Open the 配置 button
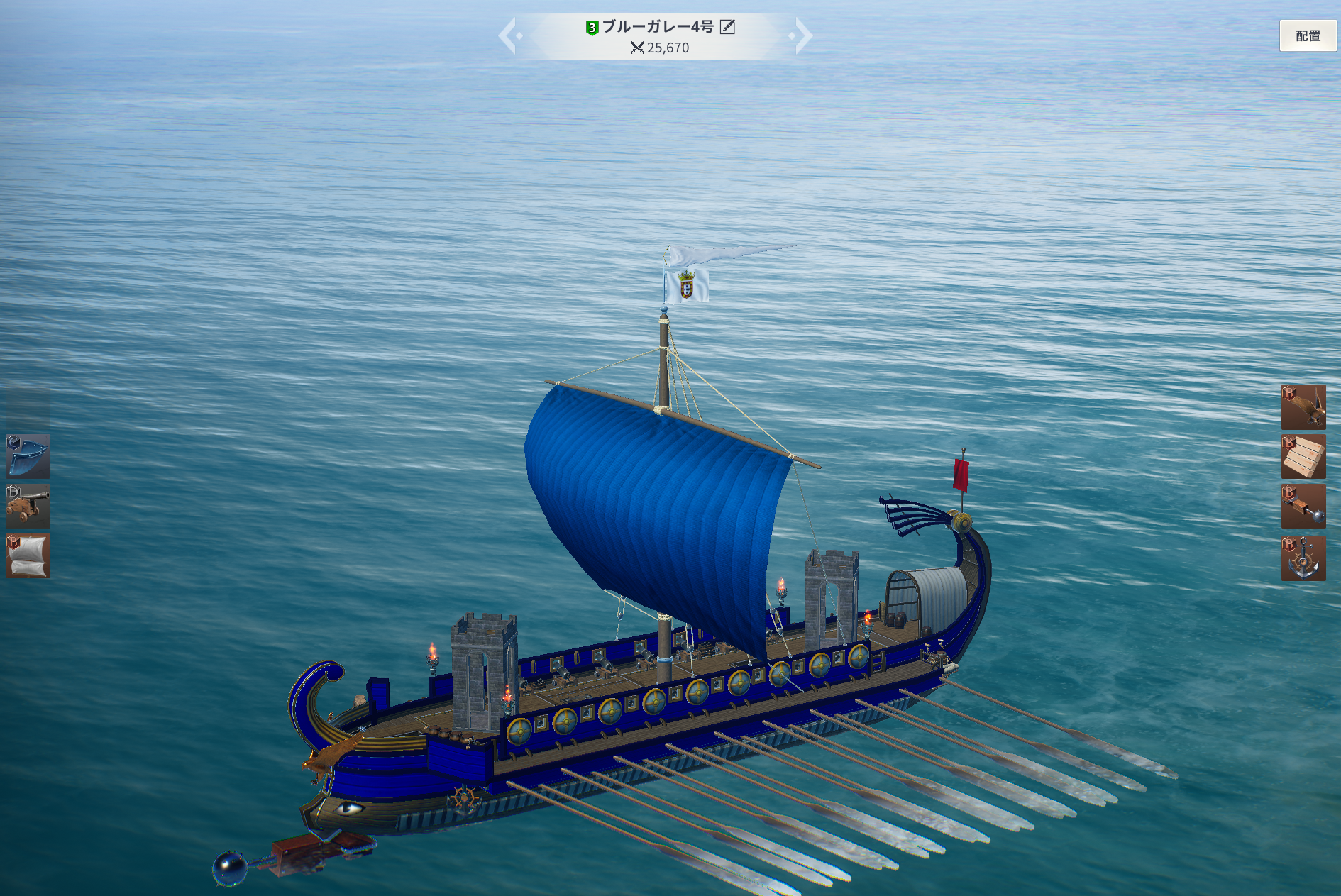1341x896 pixels. pos(1307,35)
